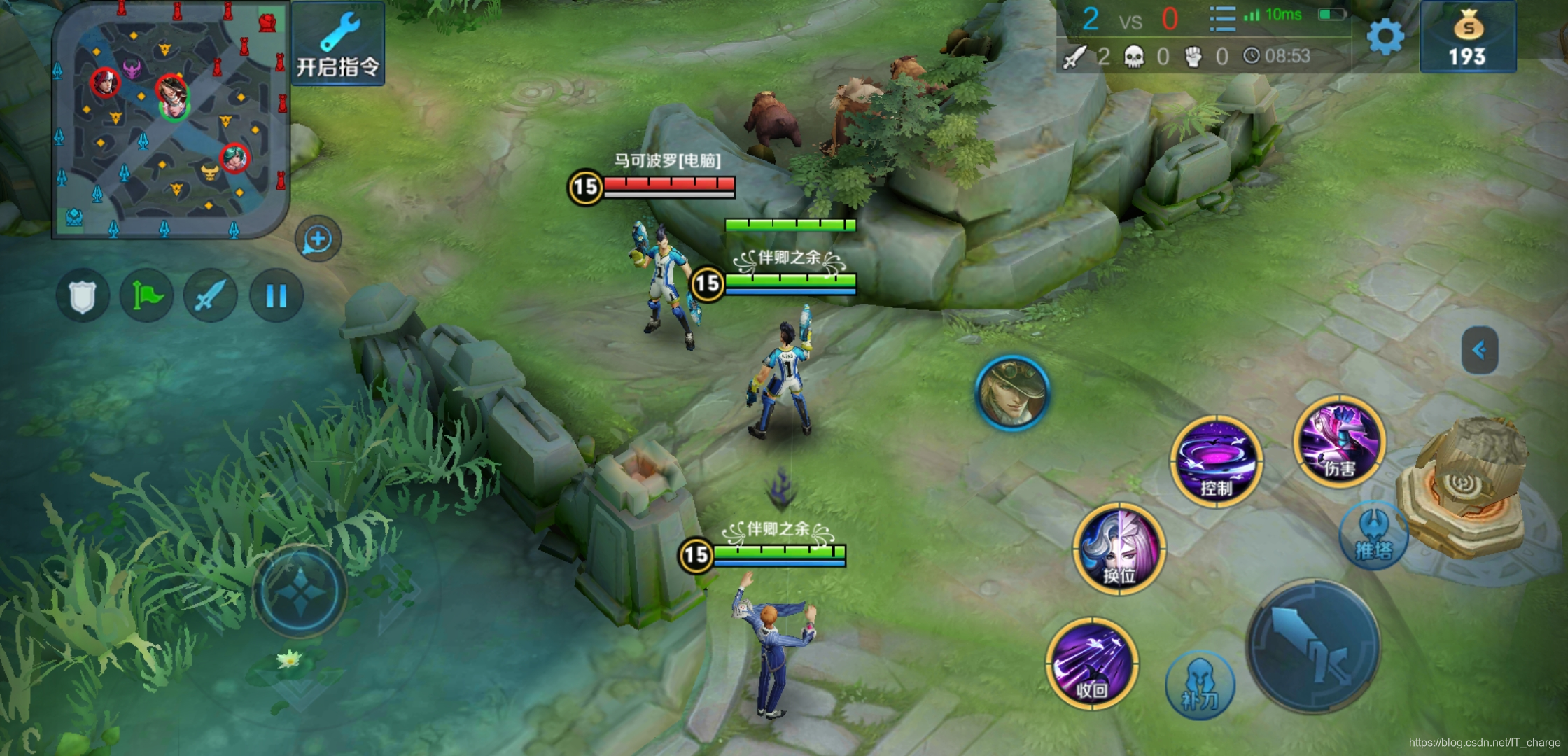The height and width of the screenshot is (756, 1568).
Task: Target the enemy hero portrait icon
Action: [x=1012, y=392]
